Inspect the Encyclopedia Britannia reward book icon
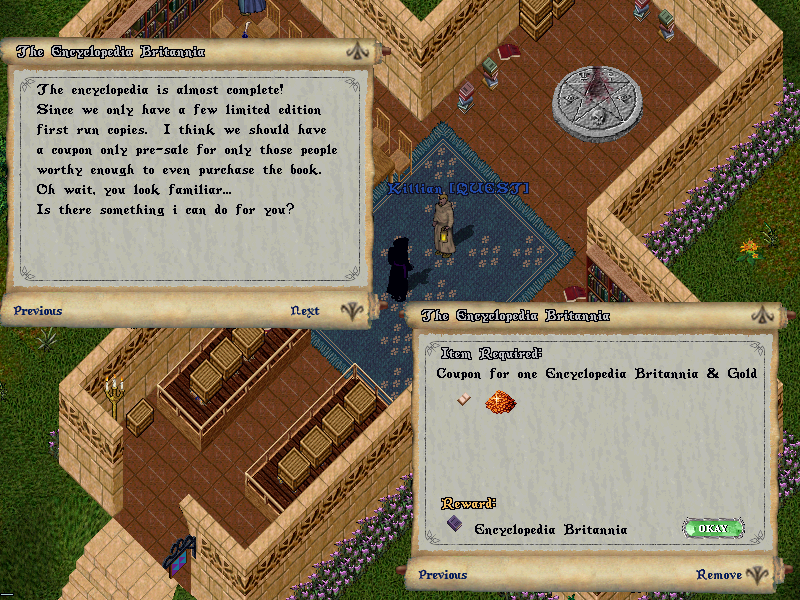The width and height of the screenshot is (800, 600). 454,525
